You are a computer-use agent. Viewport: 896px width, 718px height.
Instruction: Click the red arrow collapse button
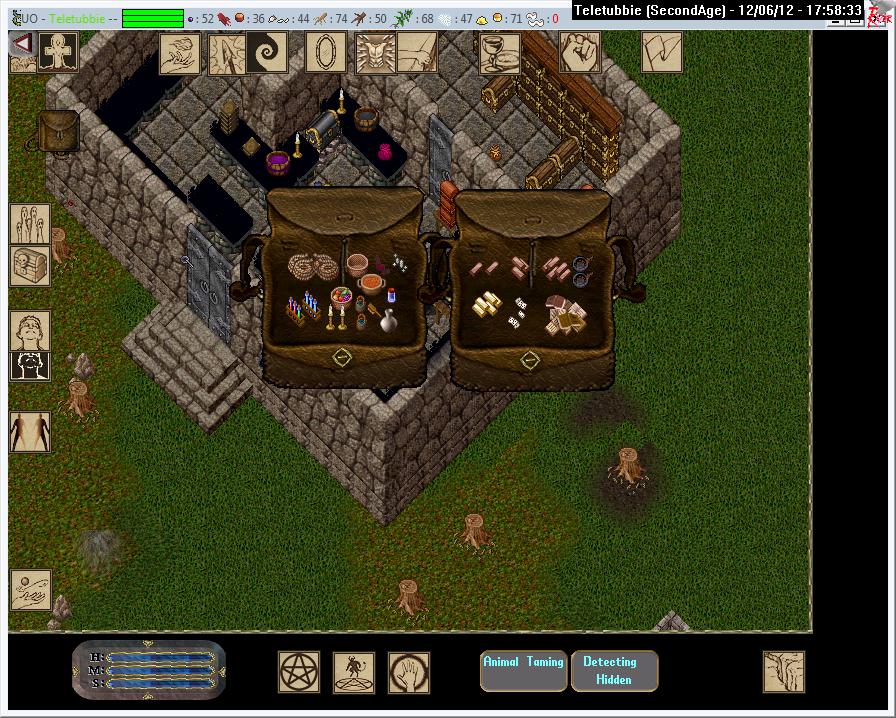click(21, 45)
